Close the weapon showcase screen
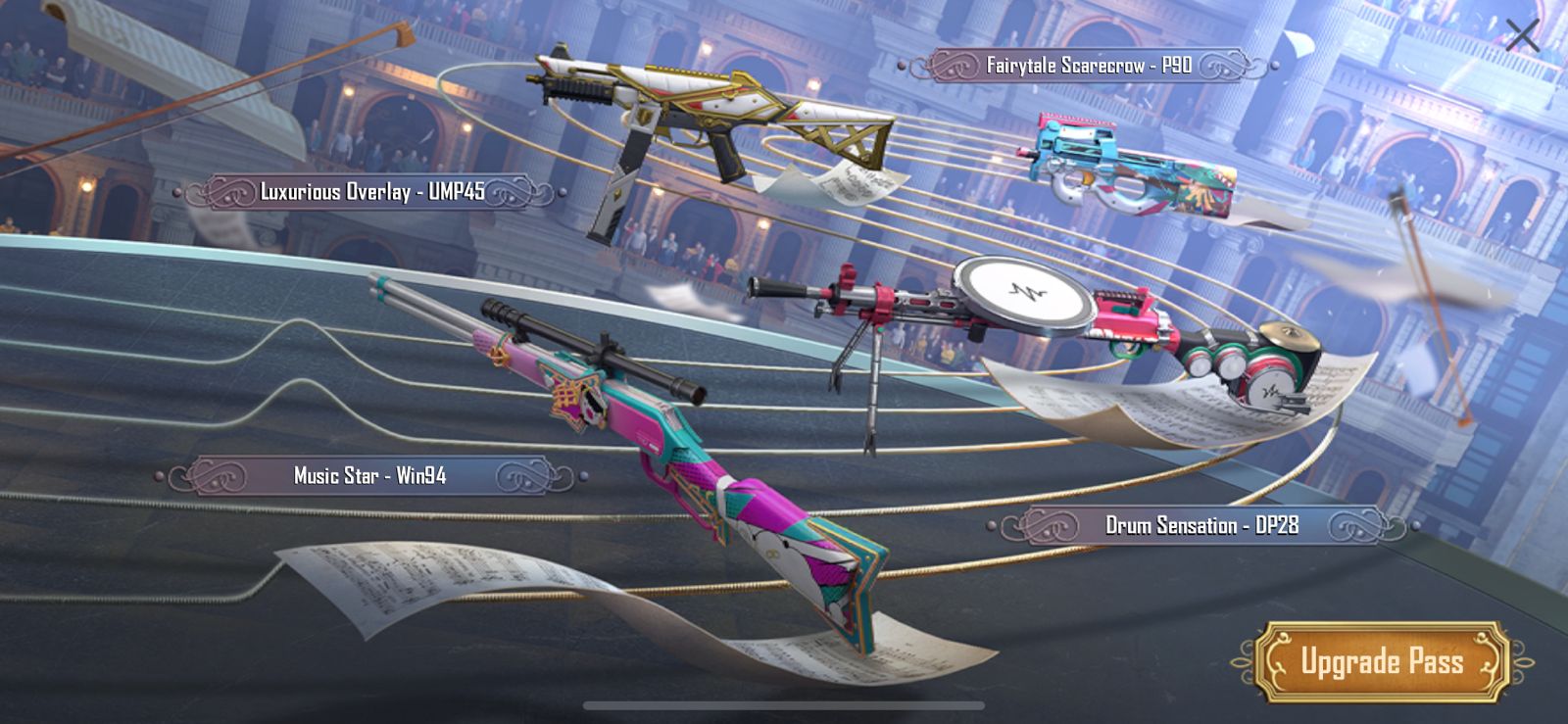The image size is (1568, 724). (1525, 34)
